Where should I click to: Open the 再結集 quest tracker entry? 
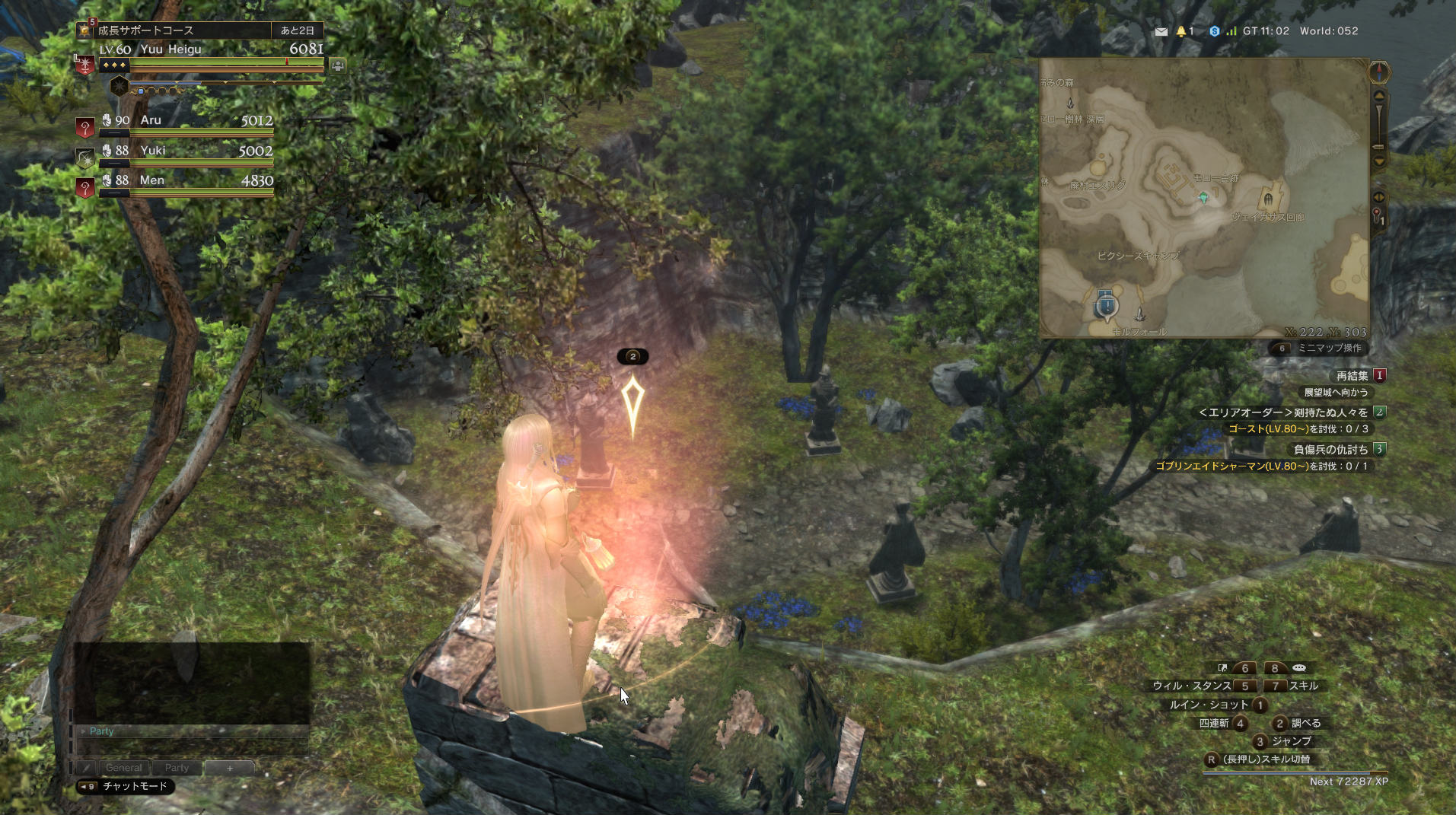tap(1352, 376)
